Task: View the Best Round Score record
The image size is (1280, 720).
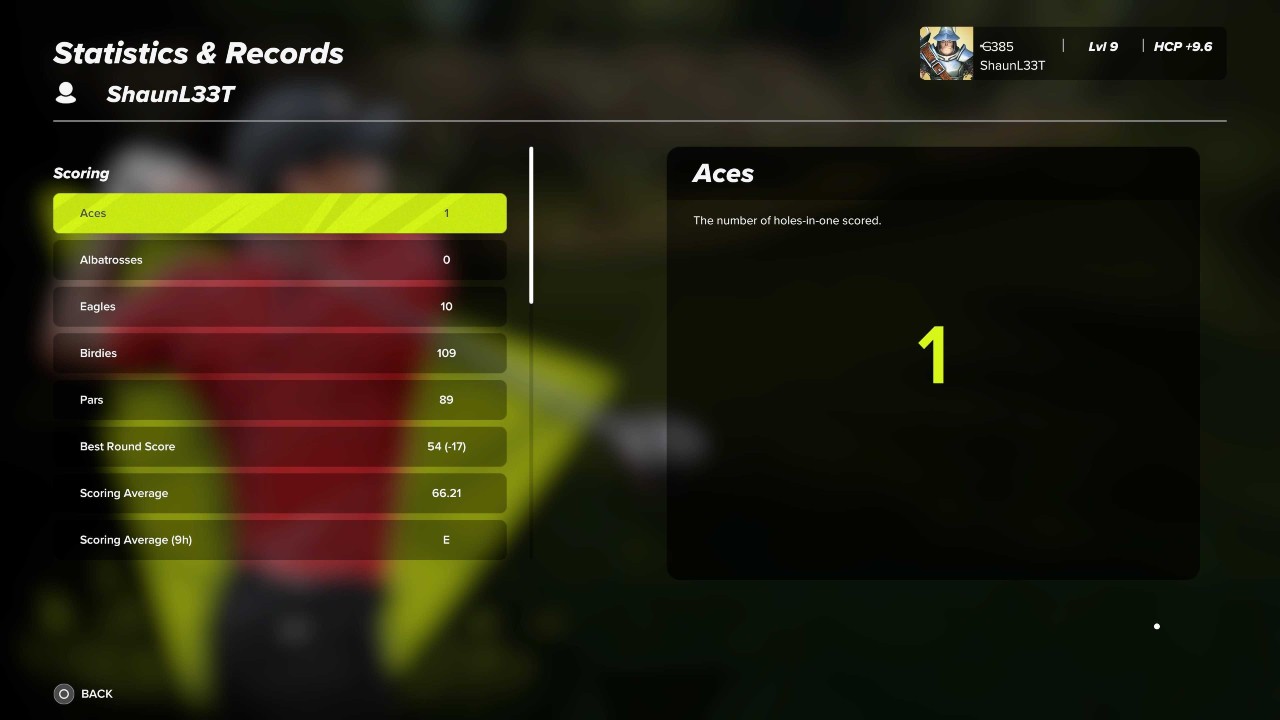Action: [279, 446]
